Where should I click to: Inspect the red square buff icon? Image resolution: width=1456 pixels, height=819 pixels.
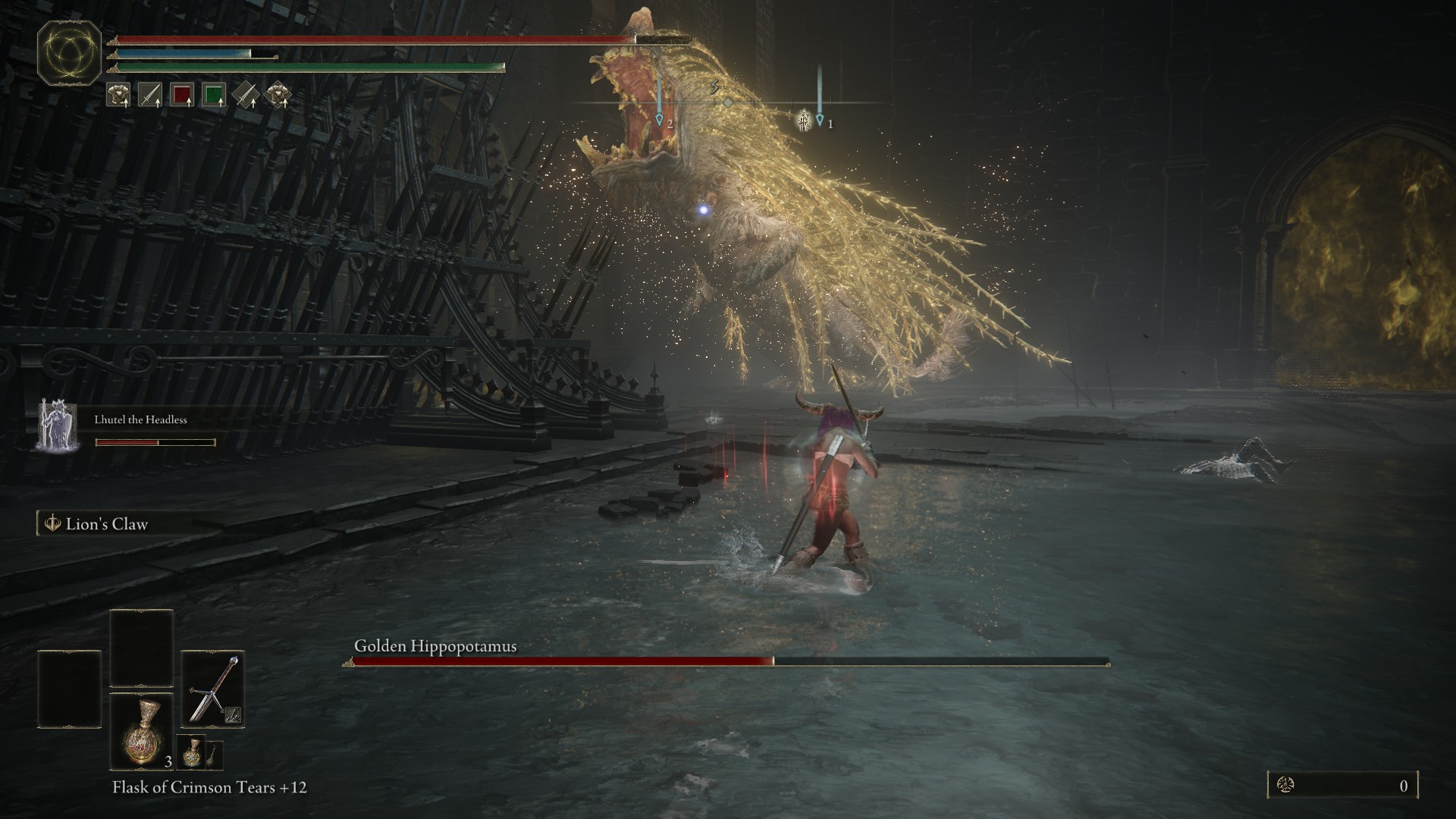(x=182, y=95)
